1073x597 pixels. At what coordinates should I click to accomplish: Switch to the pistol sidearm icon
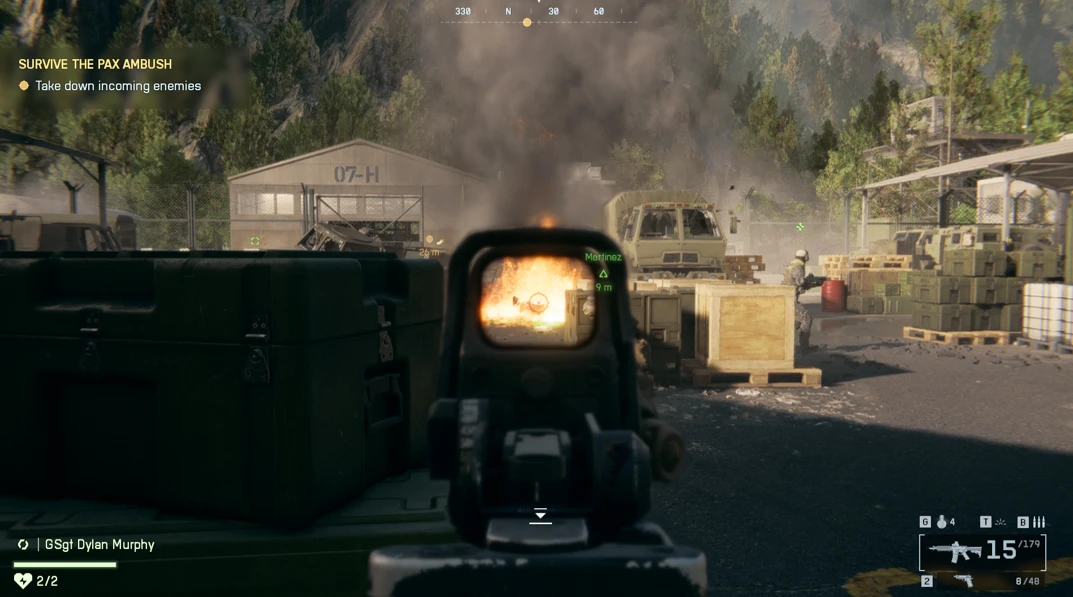[963, 580]
